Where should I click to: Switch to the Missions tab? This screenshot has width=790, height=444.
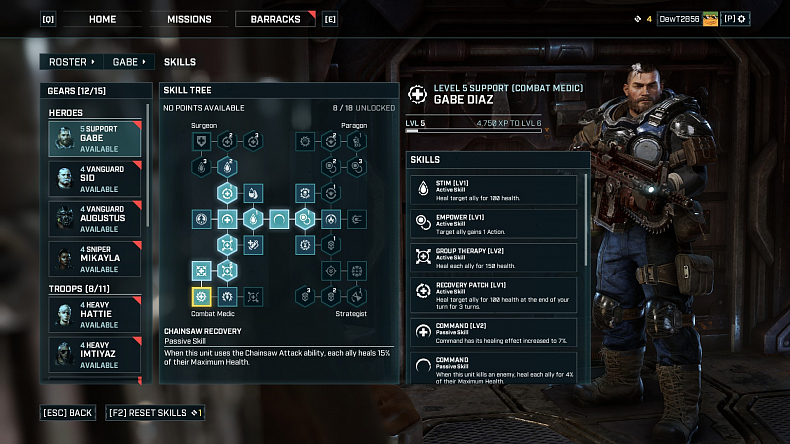point(187,19)
